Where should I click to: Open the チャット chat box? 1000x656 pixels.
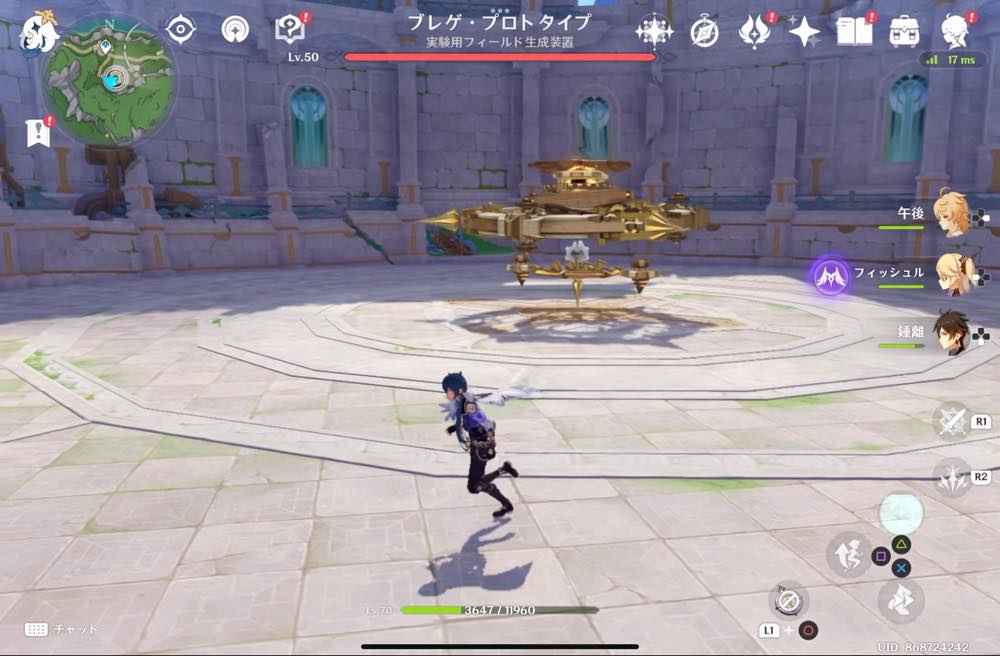(x=62, y=629)
